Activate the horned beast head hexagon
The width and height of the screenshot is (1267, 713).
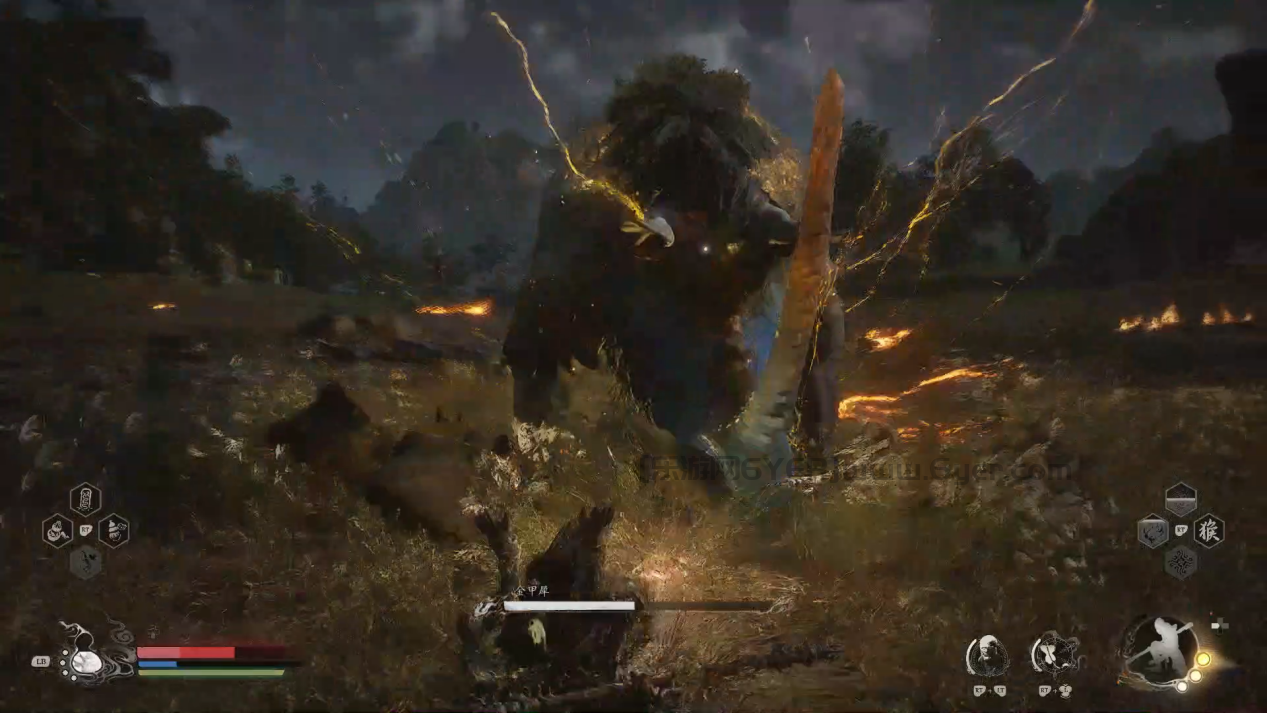[x=1153, y=531]
